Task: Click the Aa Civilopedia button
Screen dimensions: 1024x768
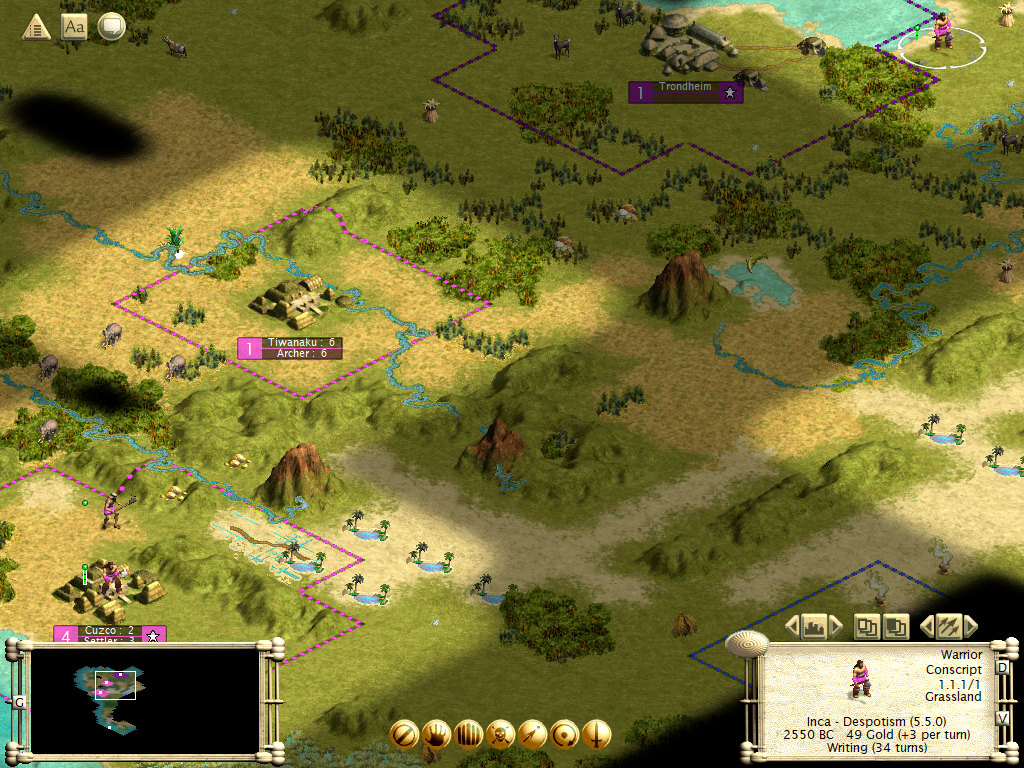Action: pos(74,26)
